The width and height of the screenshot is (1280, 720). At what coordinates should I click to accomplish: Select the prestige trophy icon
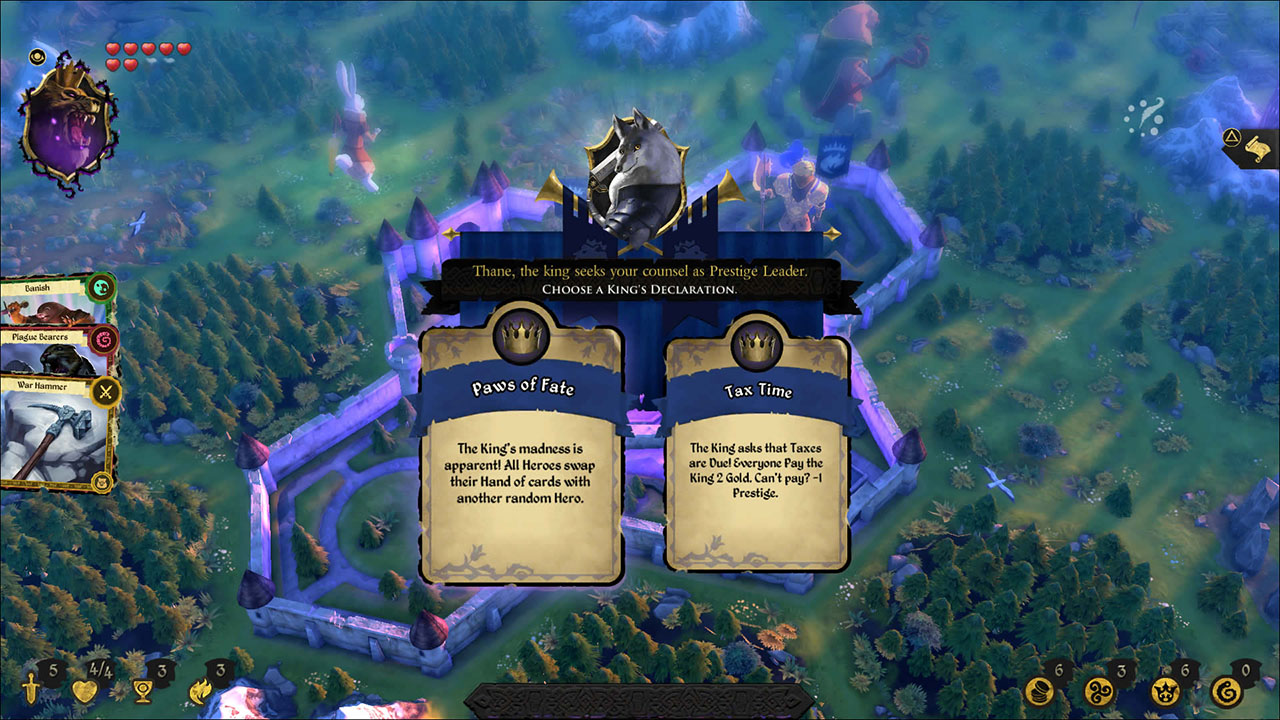coord(142,690)
